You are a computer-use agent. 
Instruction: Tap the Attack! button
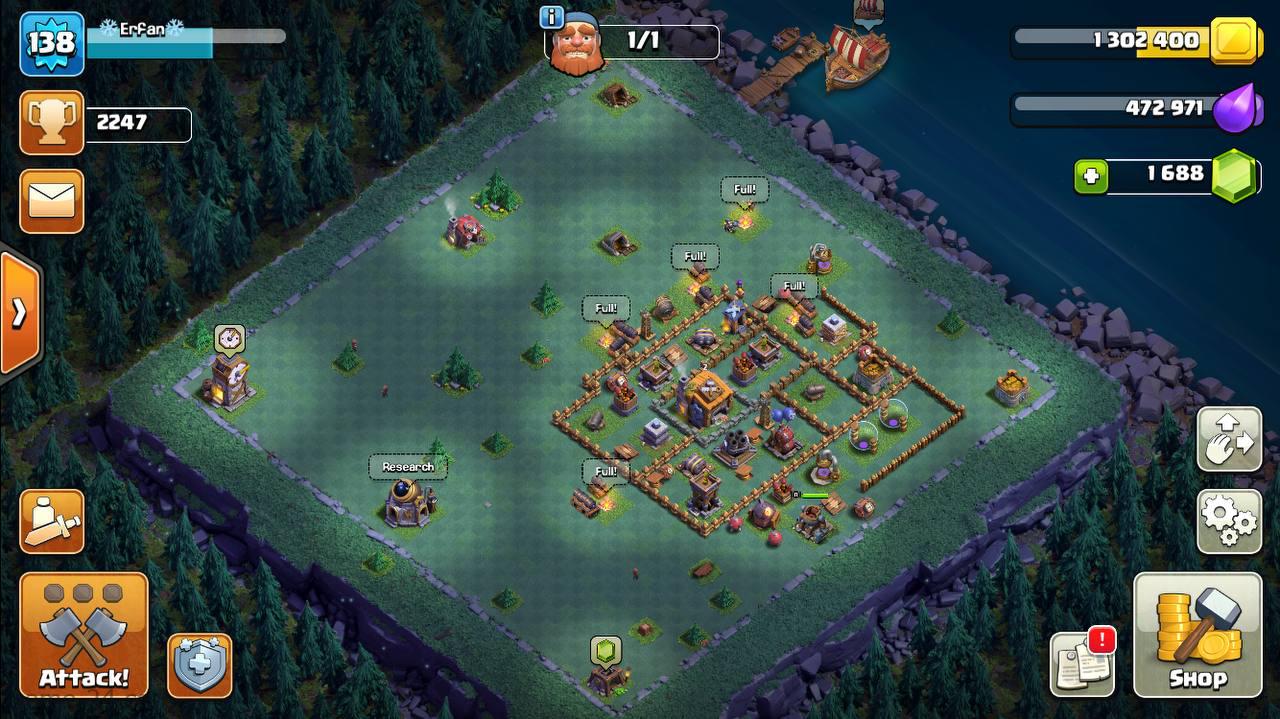click(84, 635)
